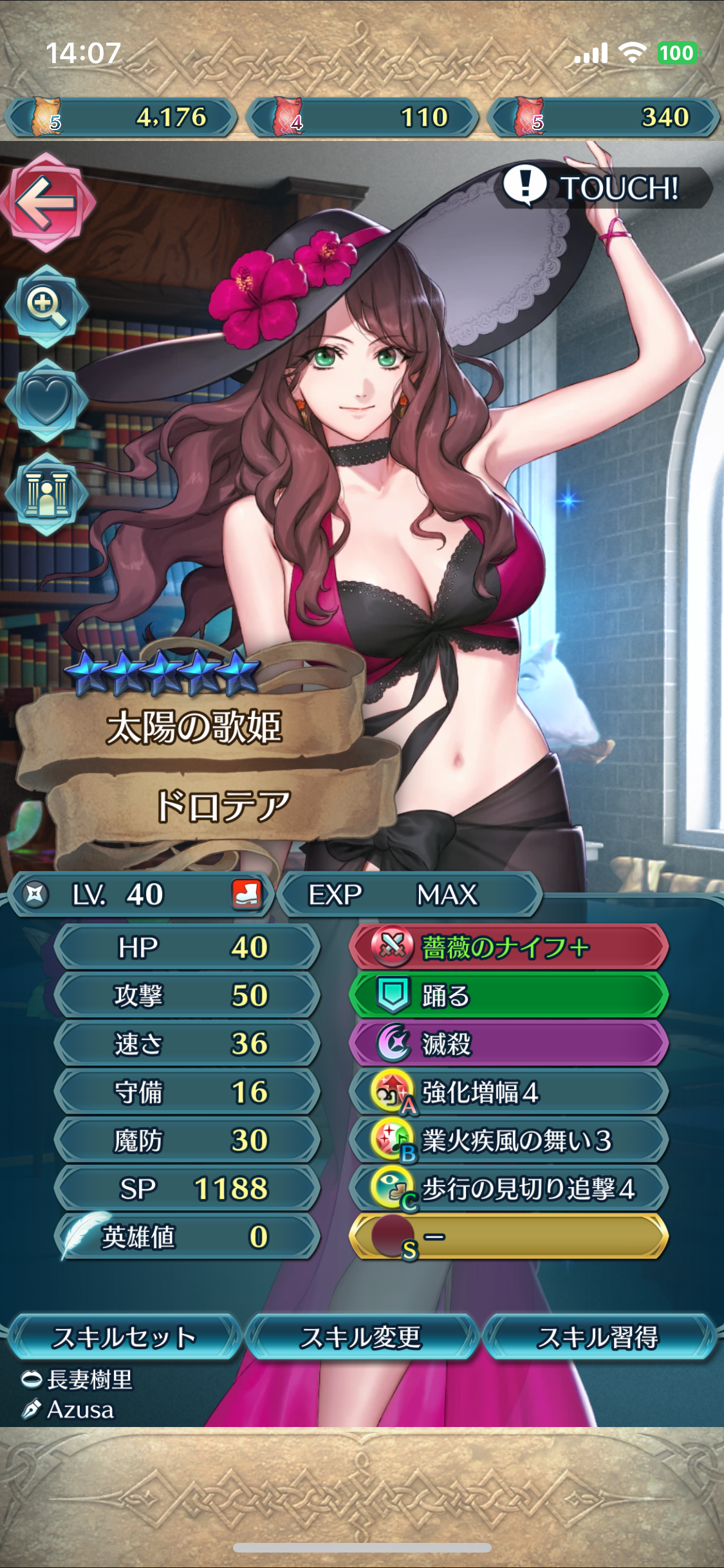View C skill 歩行の見切り追撃4
Screen dimensions: 724x1568
pyautogui.click(x=509, y=1188)
